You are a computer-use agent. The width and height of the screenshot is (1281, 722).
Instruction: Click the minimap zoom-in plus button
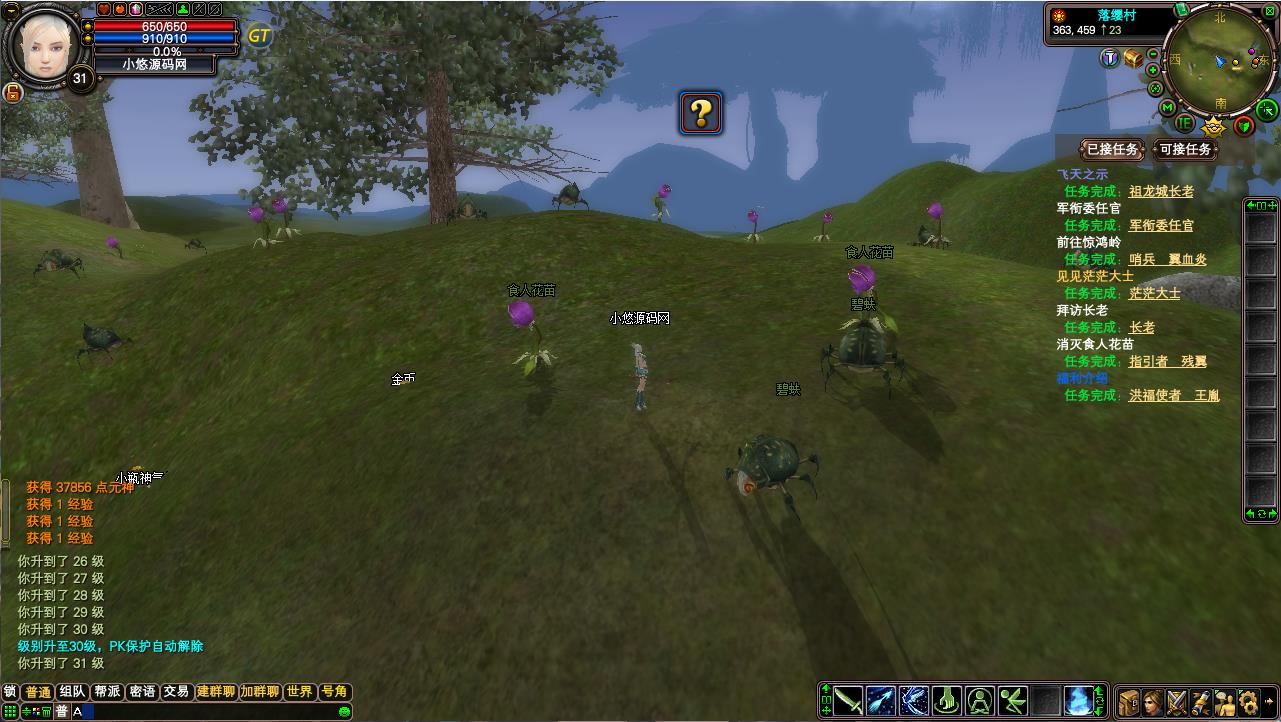(1153, 70)
